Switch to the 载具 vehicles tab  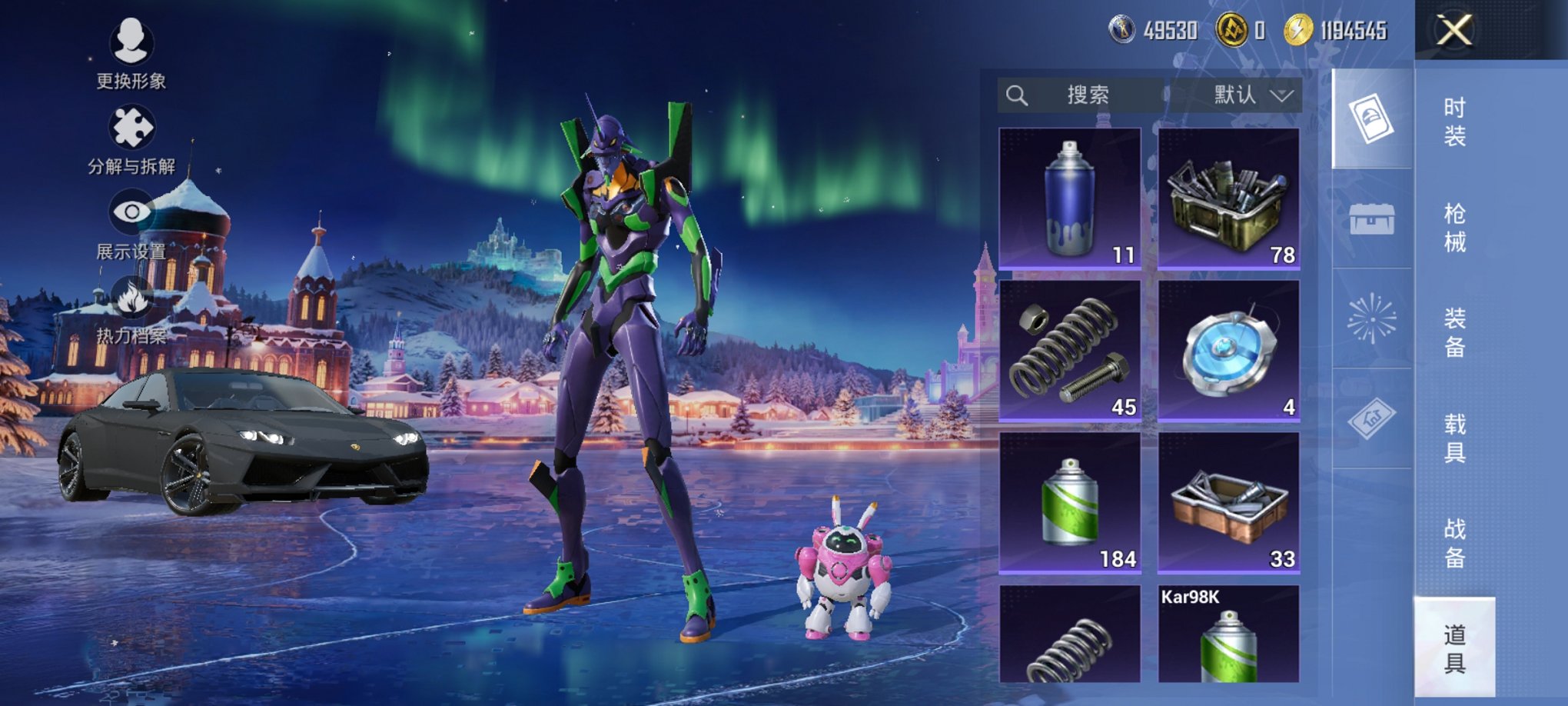pyautogui.click(x=1454, y=438)
